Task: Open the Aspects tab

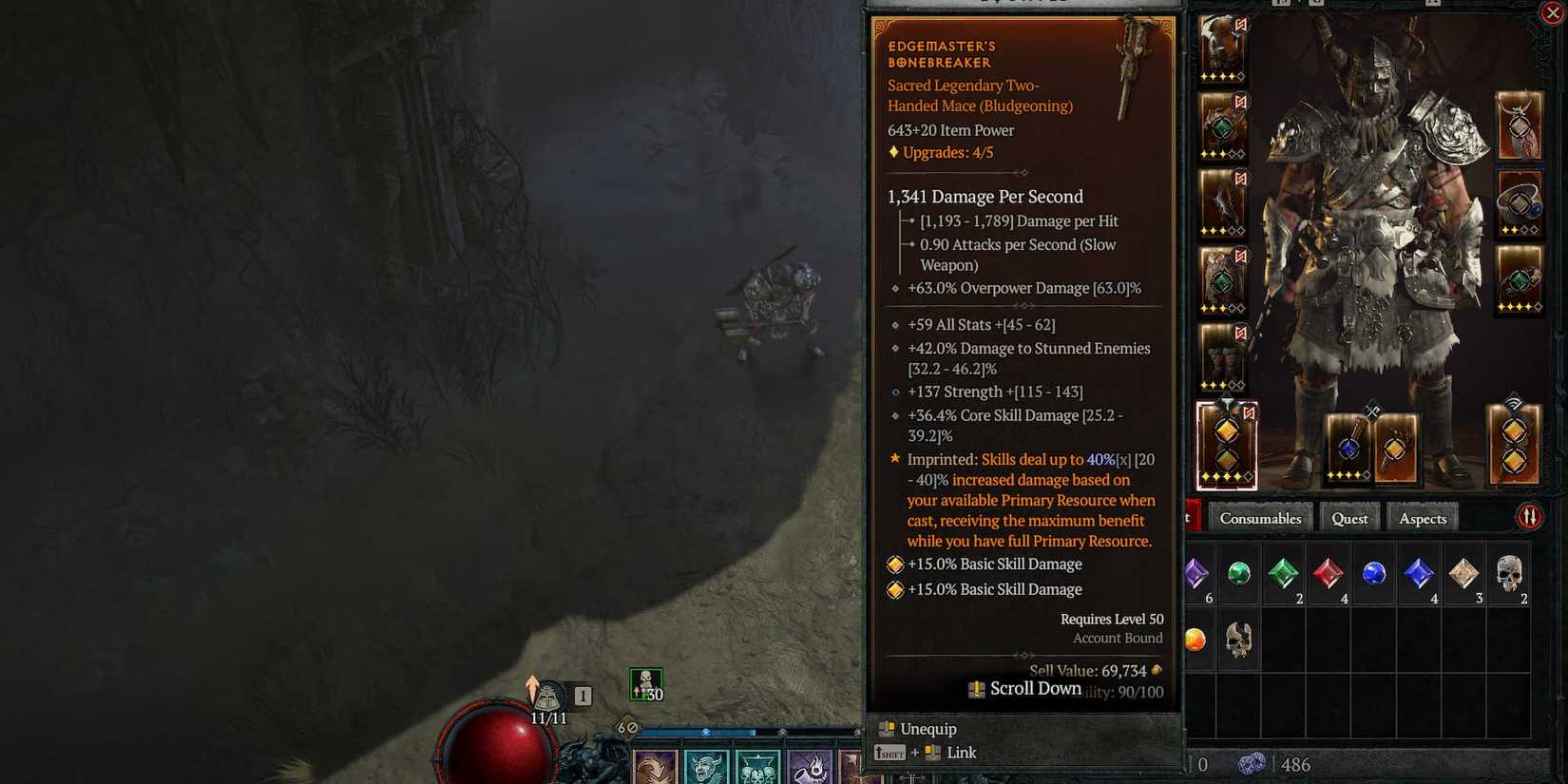Action: click(x=1422, y=517)
